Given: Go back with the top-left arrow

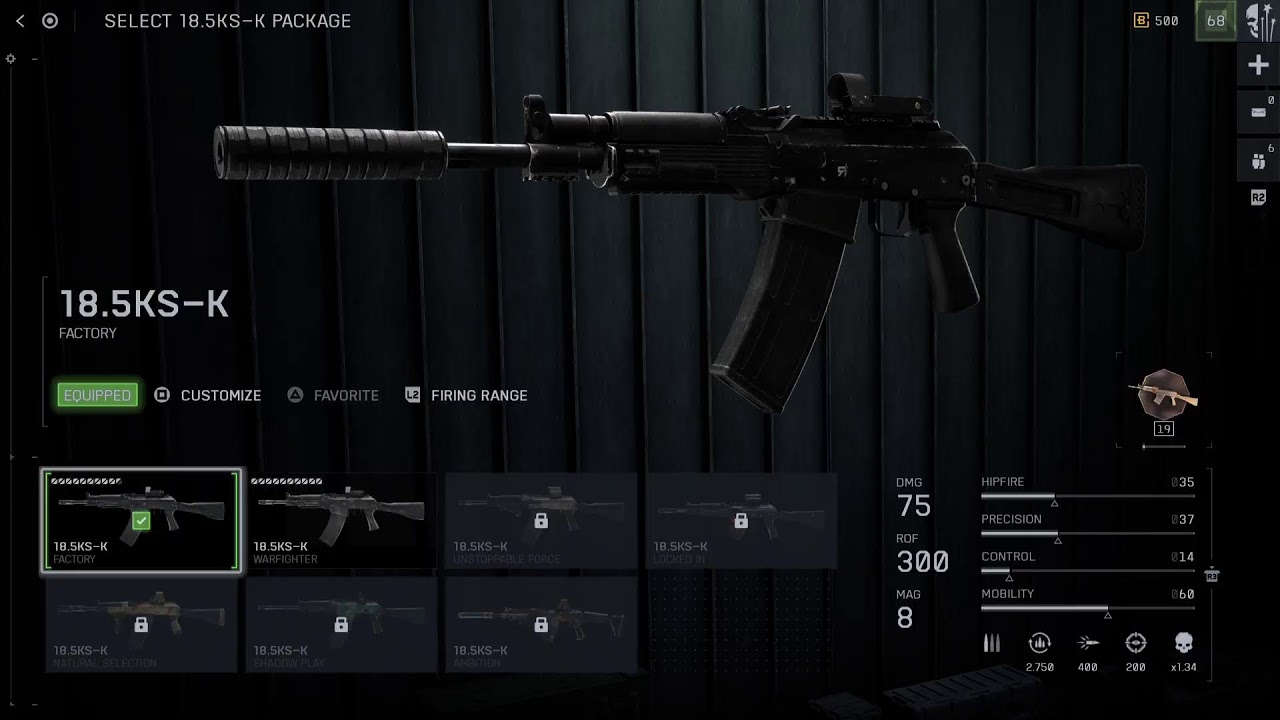Looking at the screenshot, I should [x=20, y=21].
